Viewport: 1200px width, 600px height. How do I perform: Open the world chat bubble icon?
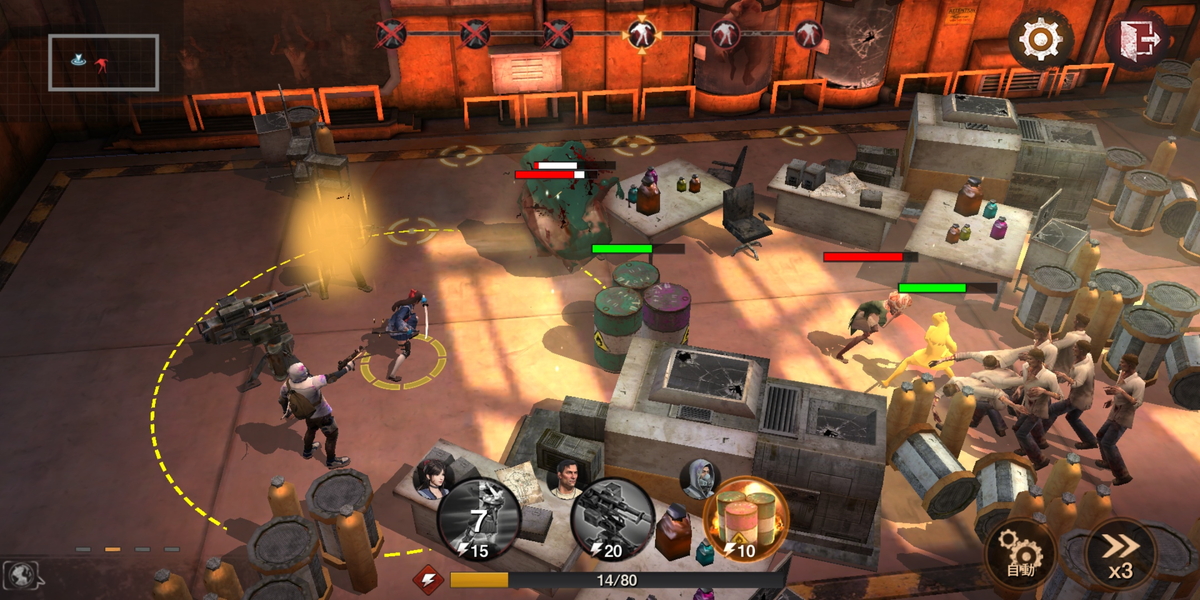(22, 574)
